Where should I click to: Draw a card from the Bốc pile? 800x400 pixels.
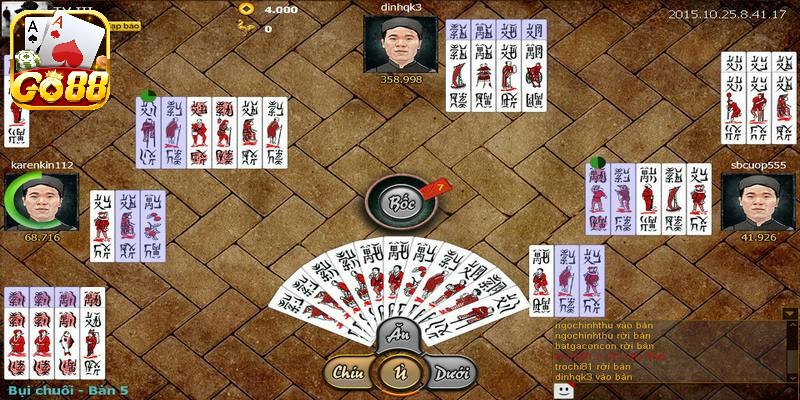pos(402,202)
